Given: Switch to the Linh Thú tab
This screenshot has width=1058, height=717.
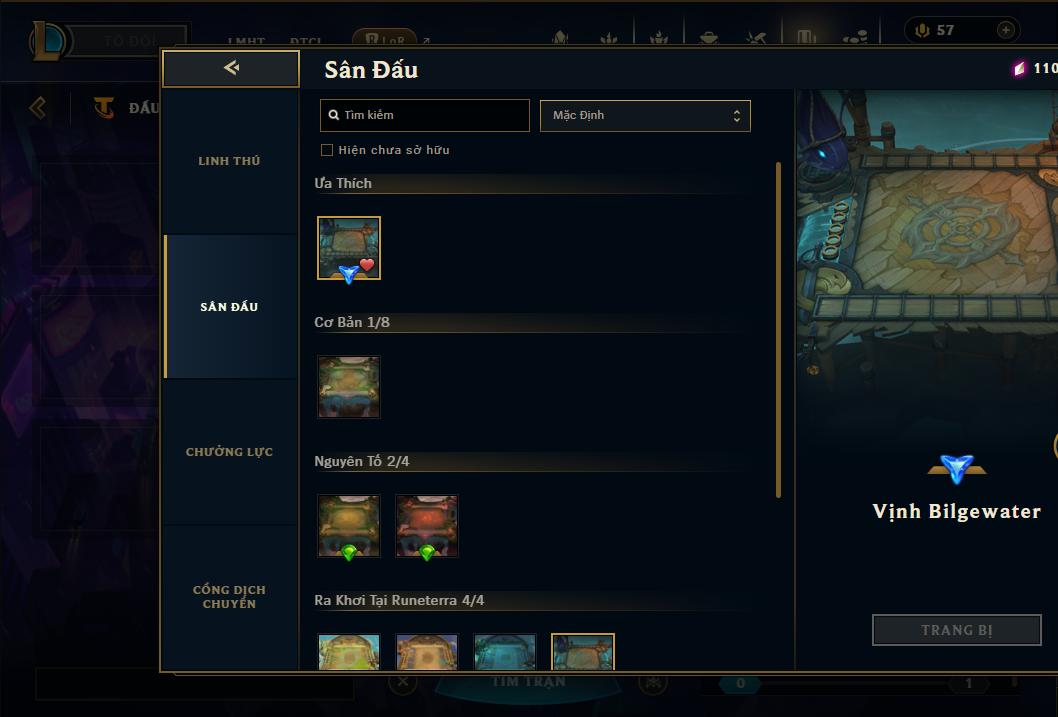Looking at the screenshot, I should 229,161.
